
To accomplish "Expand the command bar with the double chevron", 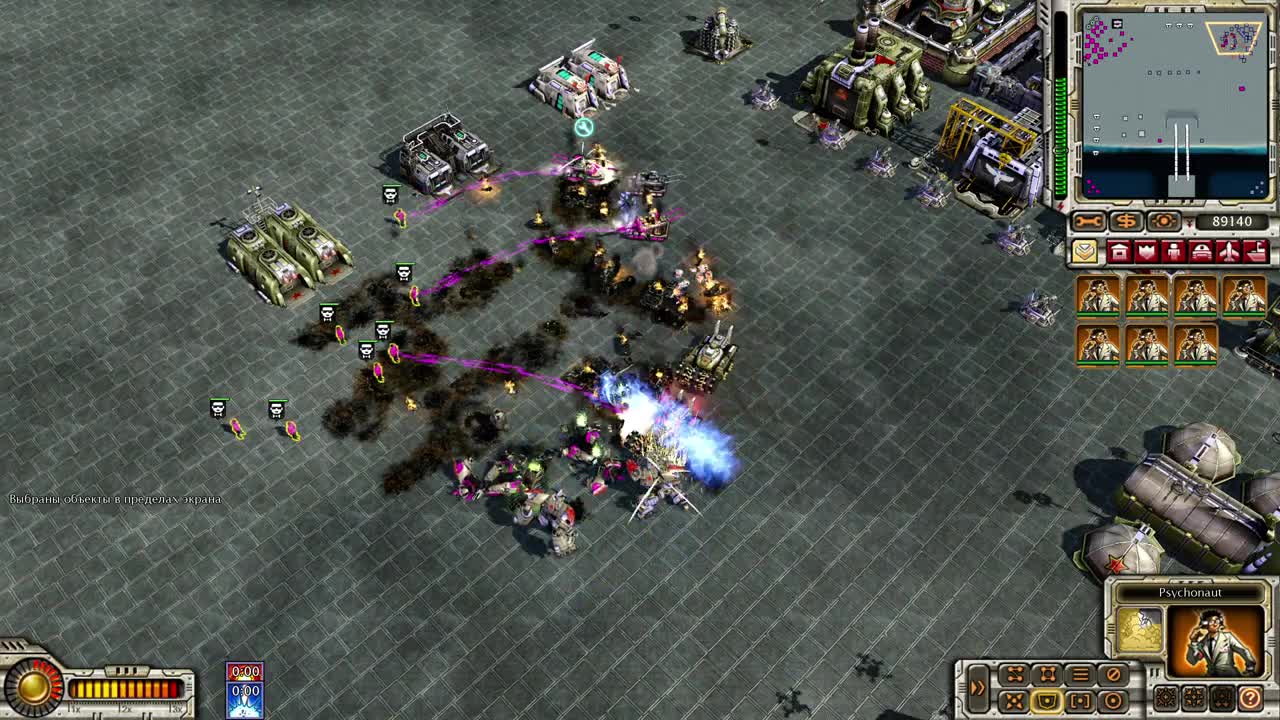I will pos(978,686).
